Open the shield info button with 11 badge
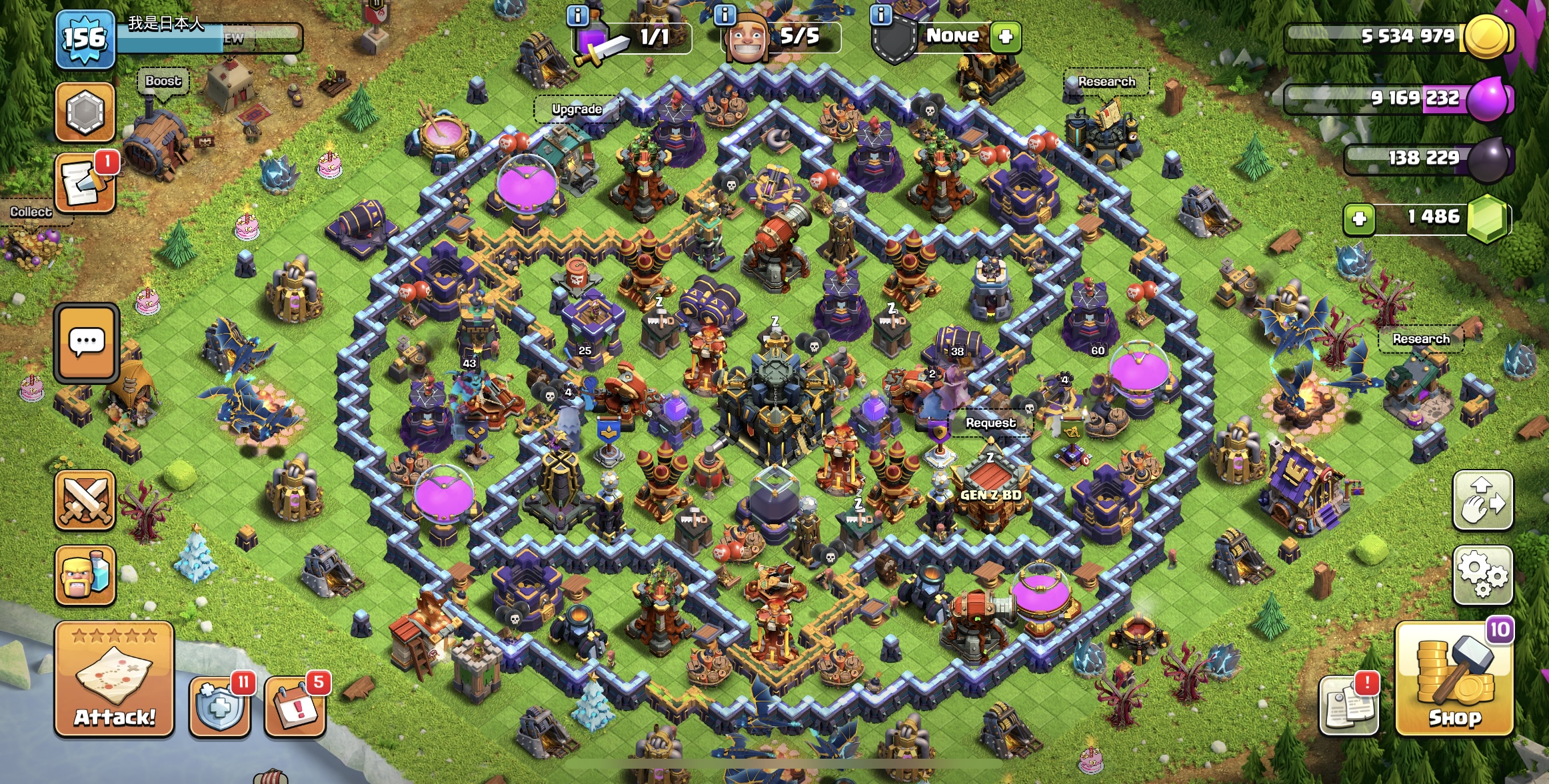 tap(220, 706)
